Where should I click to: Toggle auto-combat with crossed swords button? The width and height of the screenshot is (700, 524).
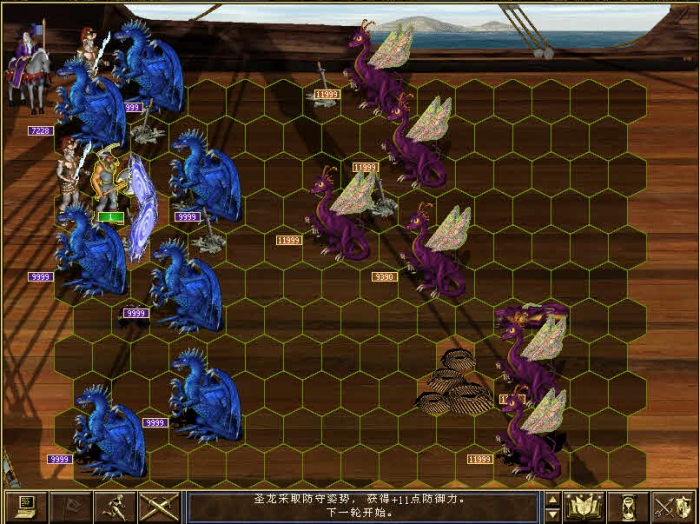click(158, 506)
